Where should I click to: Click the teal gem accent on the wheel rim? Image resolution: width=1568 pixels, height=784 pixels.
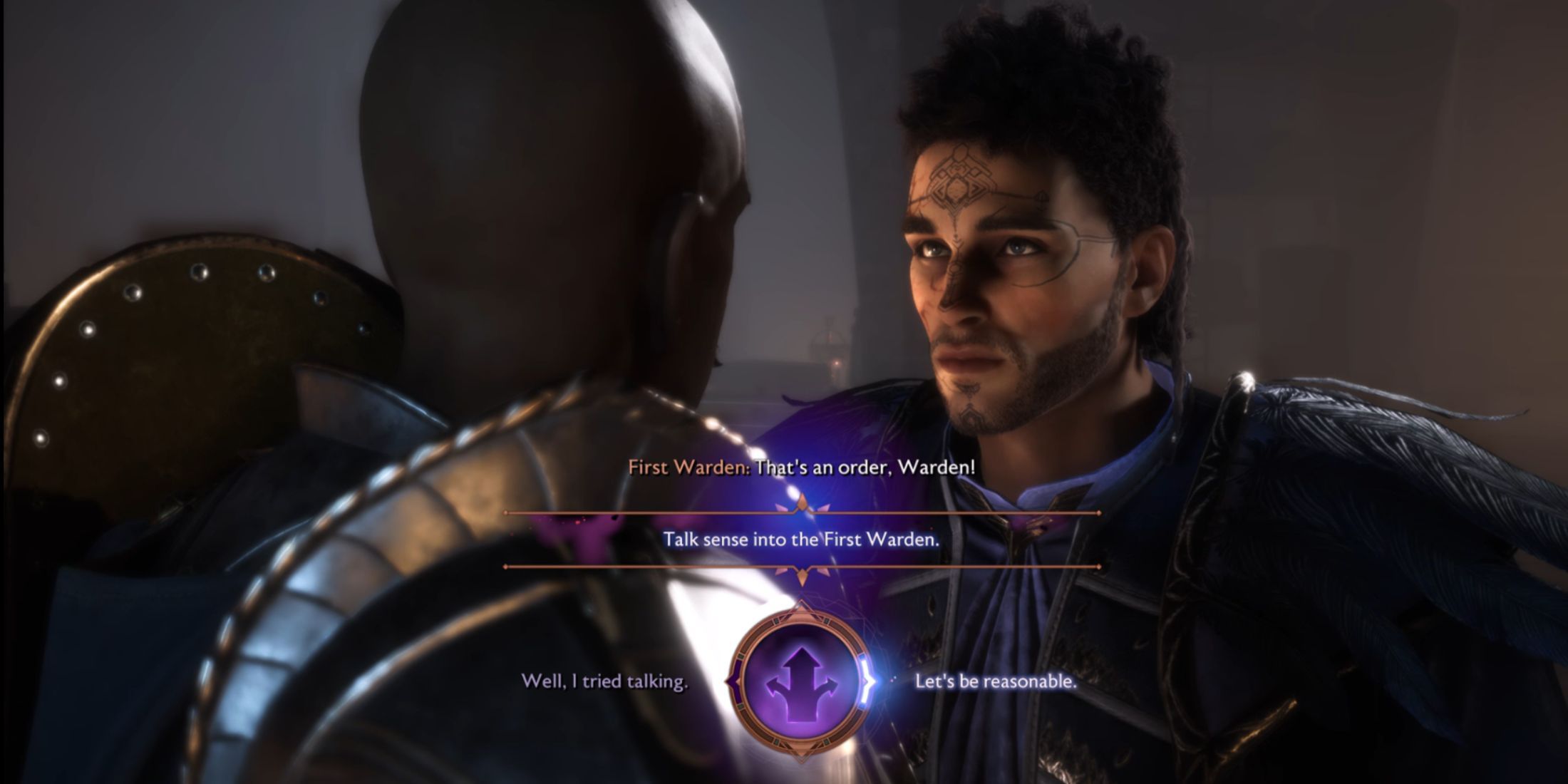click(x=827, y=621)
